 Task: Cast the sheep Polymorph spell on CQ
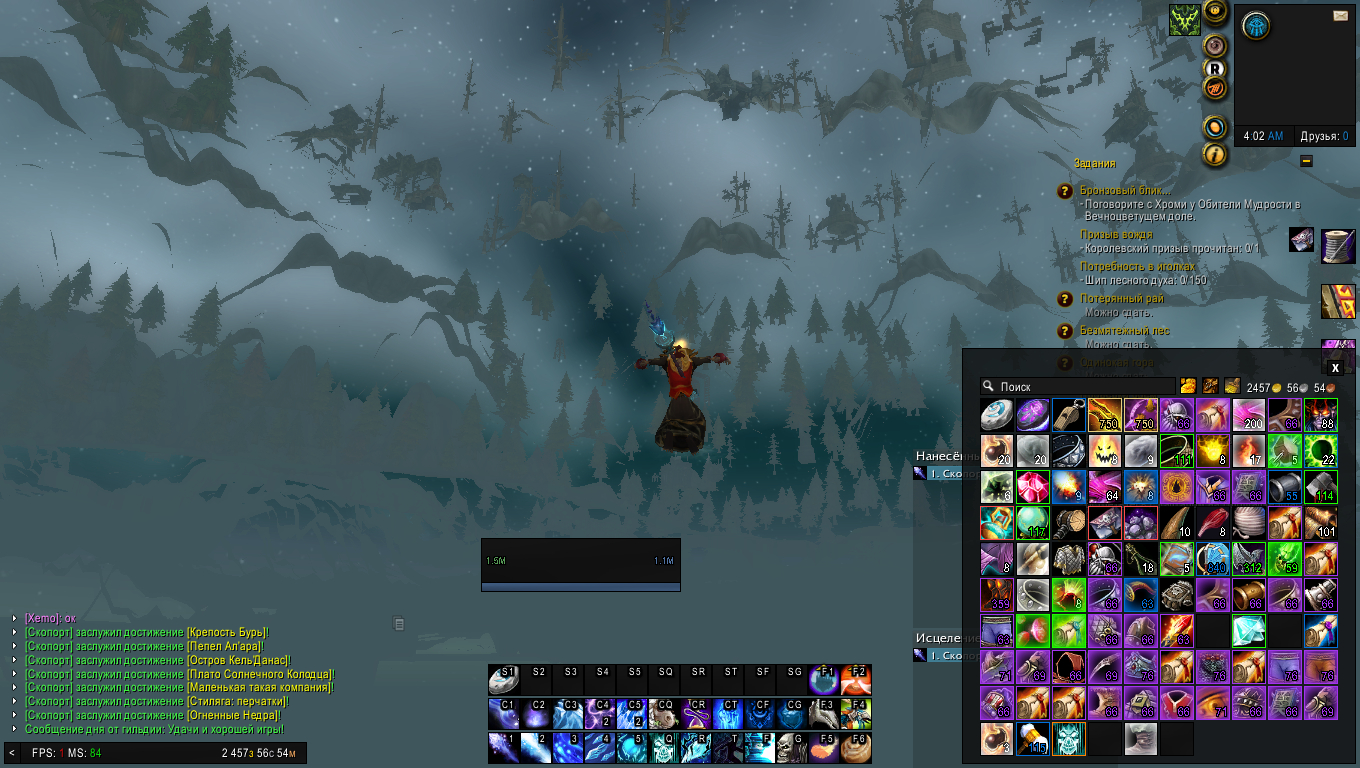663,714
